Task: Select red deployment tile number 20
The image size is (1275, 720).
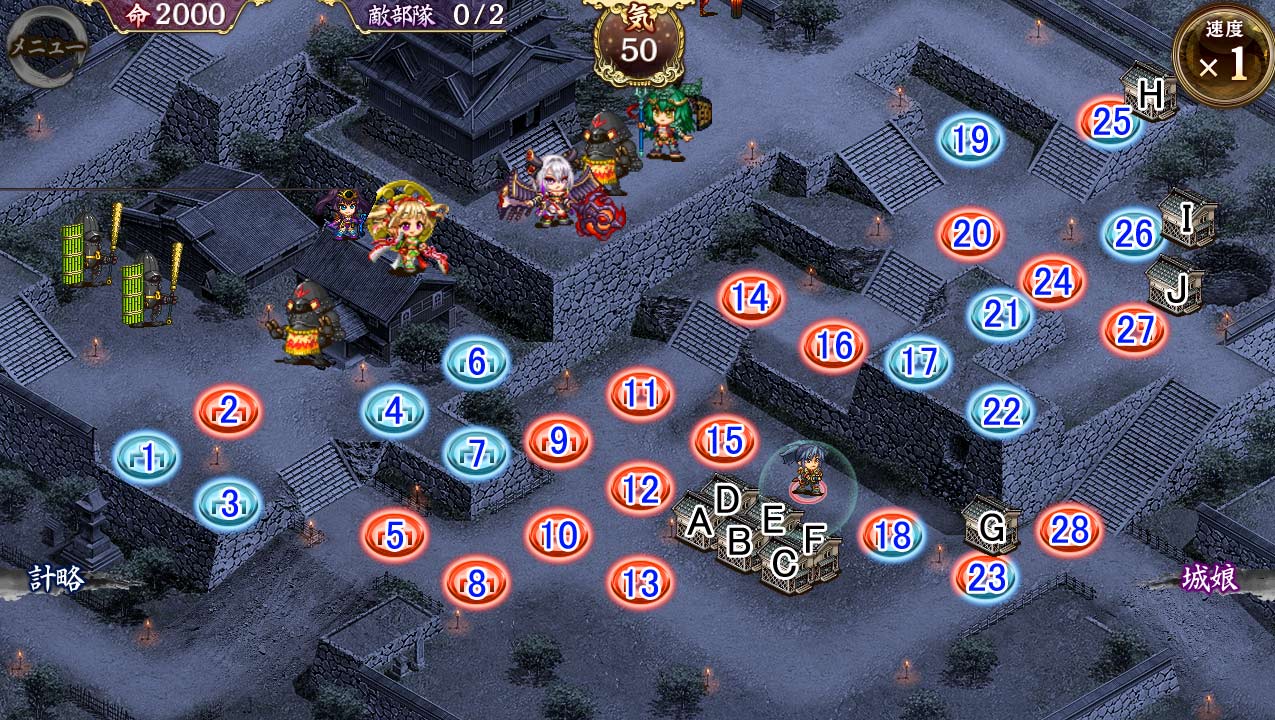Action: (x=971, y=234)
